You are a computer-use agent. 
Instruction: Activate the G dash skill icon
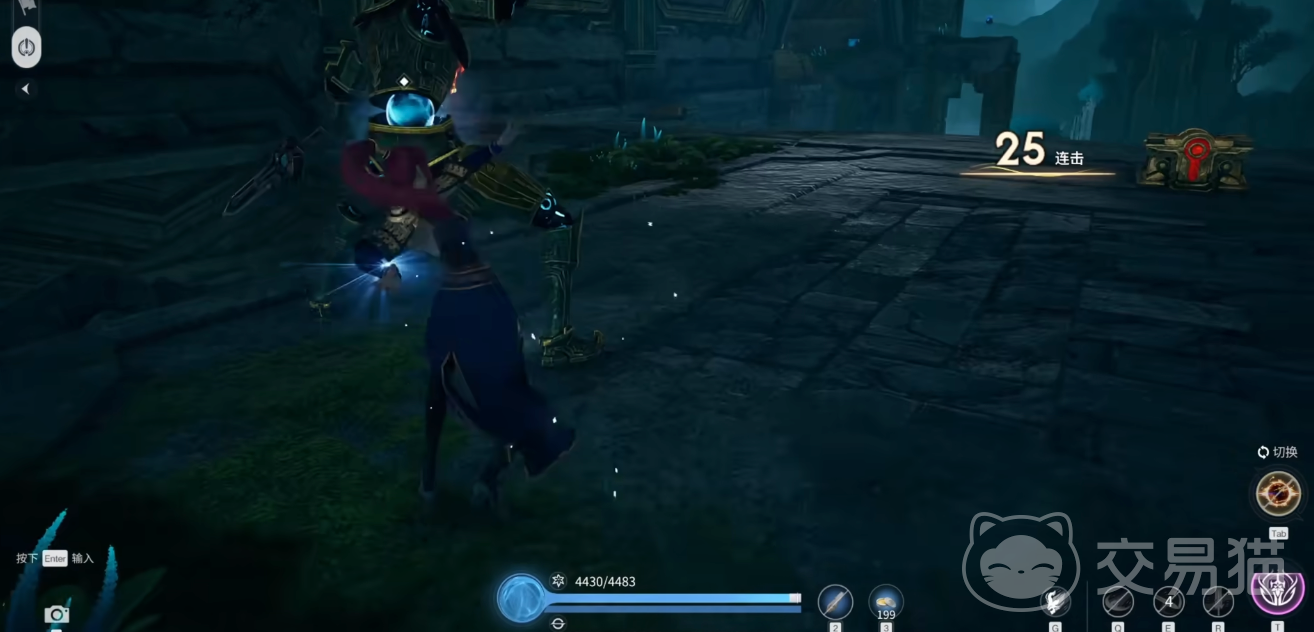pyautogui.click(x=1054, y=601)
